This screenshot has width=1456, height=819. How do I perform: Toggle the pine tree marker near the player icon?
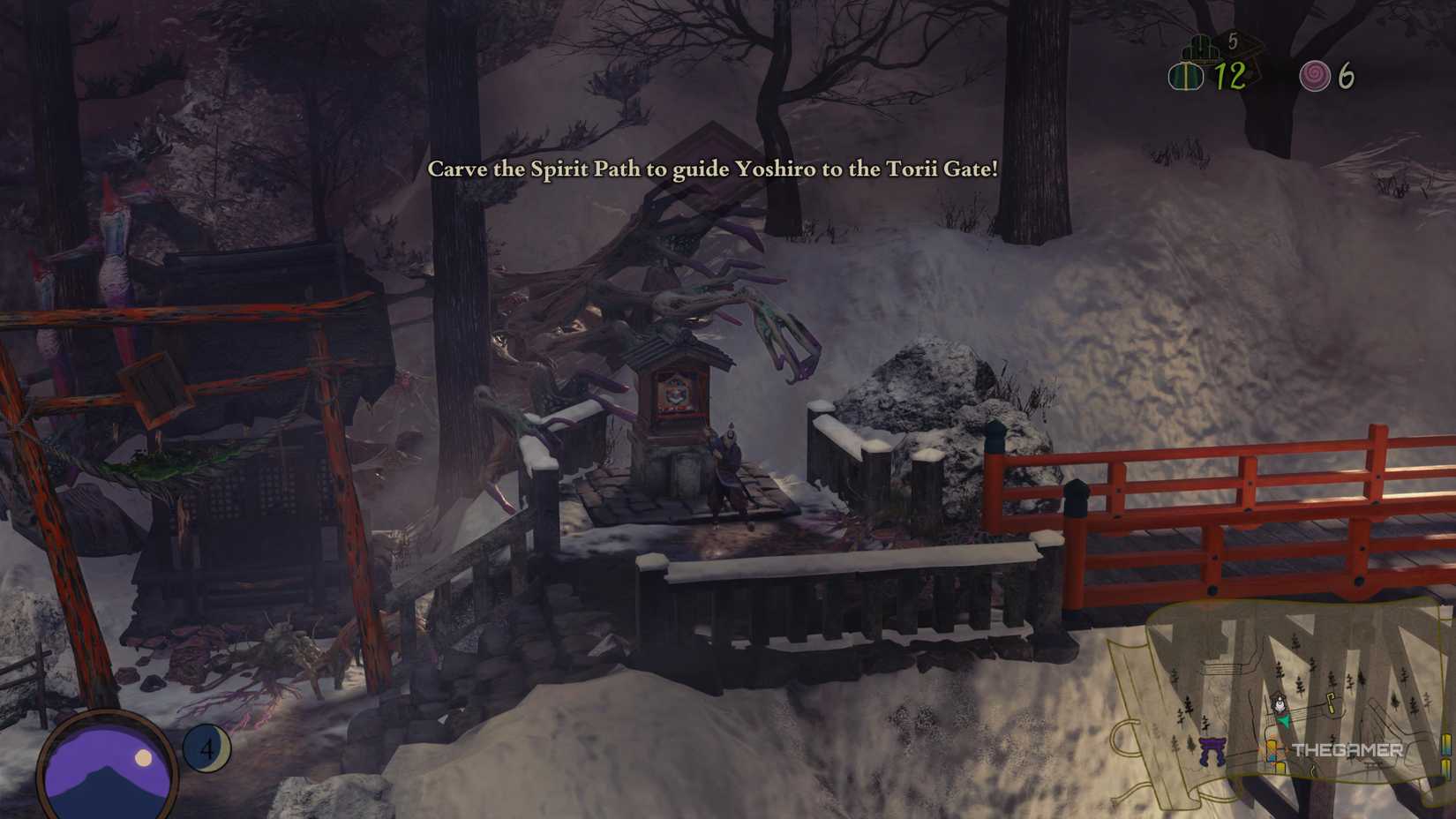click(1299, 686)
